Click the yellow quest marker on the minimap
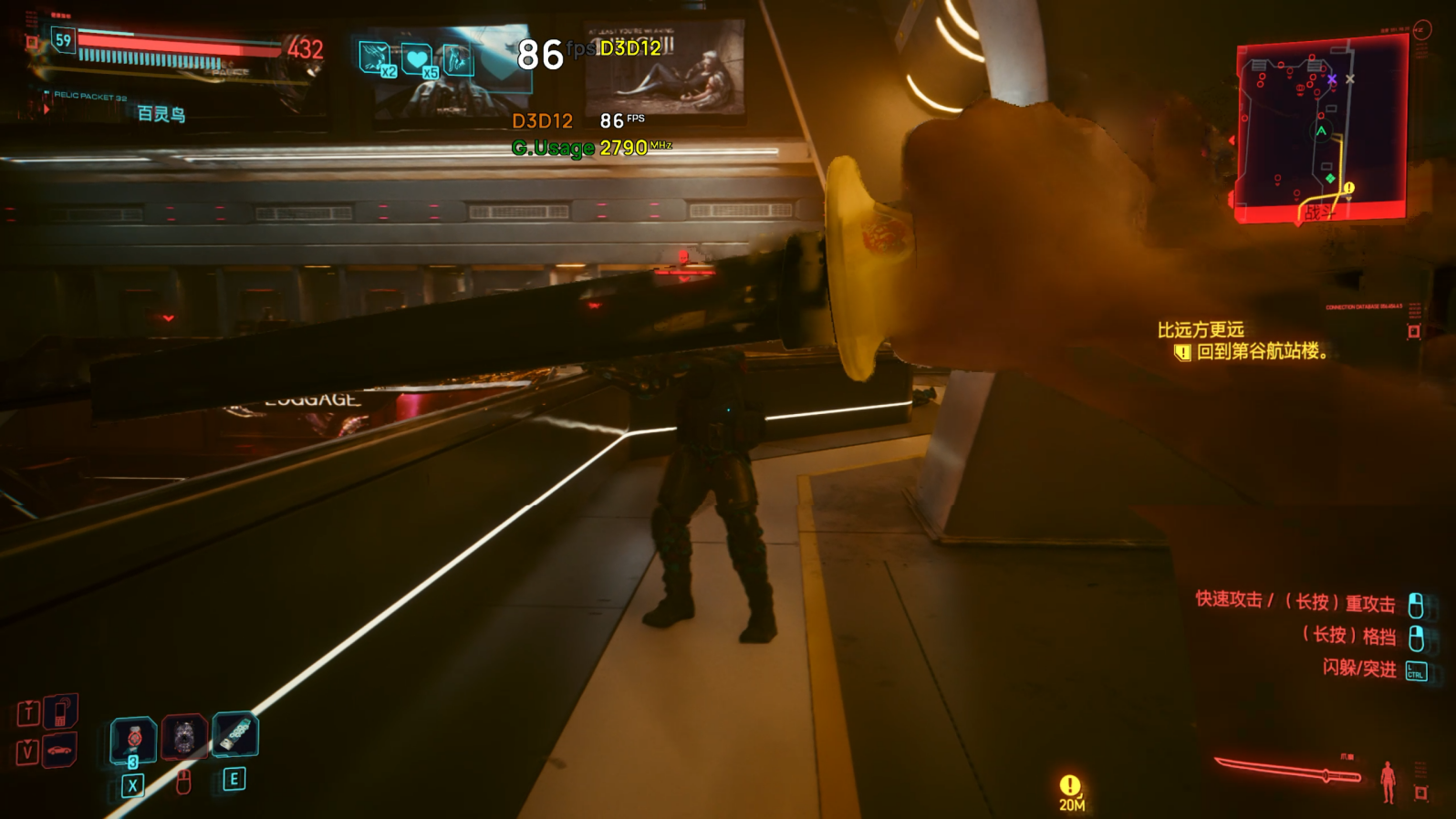Screen dimensions: 1456x819 click(x=1348, y=188)
